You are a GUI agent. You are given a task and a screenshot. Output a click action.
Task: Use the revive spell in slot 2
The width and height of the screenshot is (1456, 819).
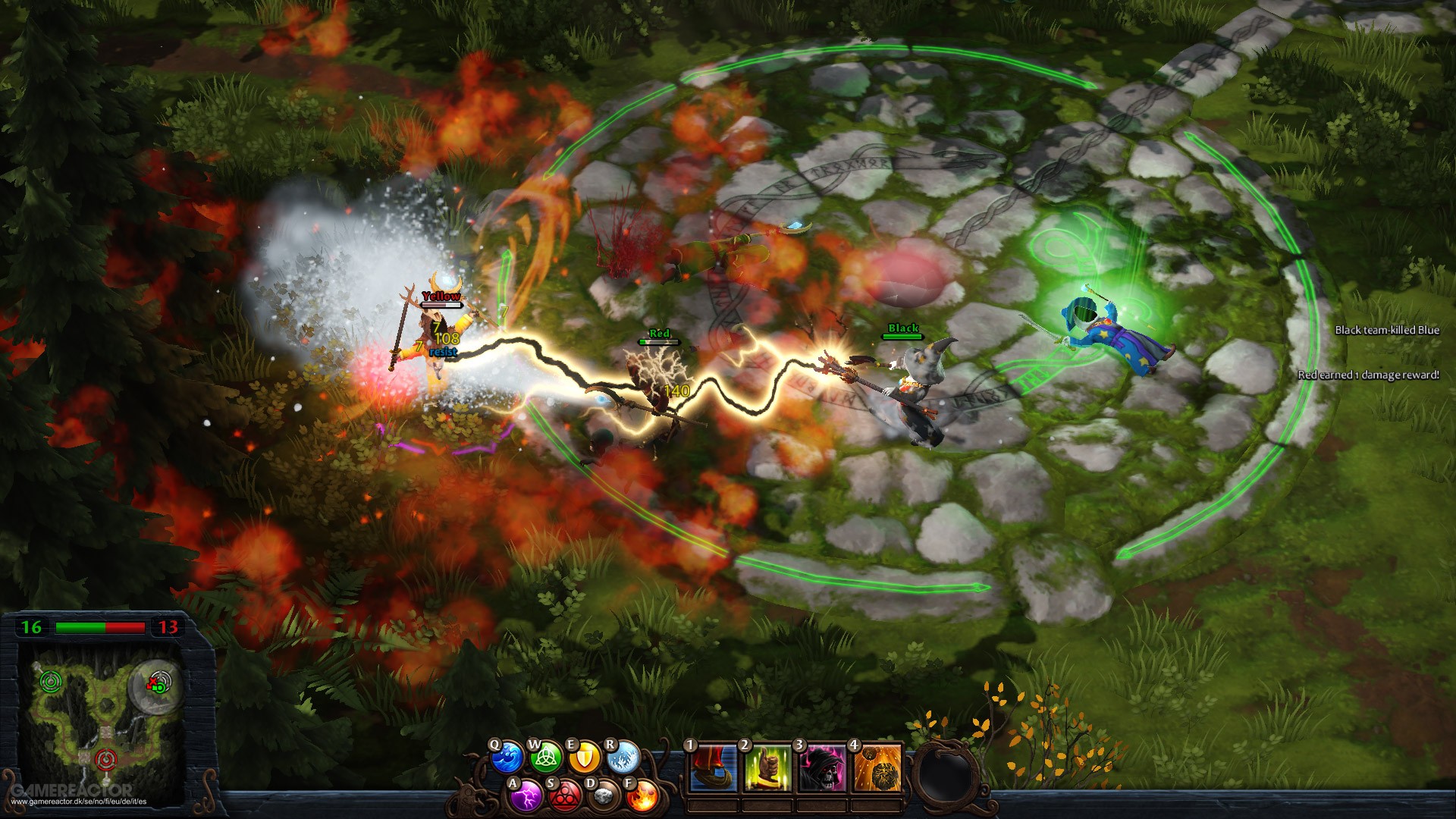766,769
